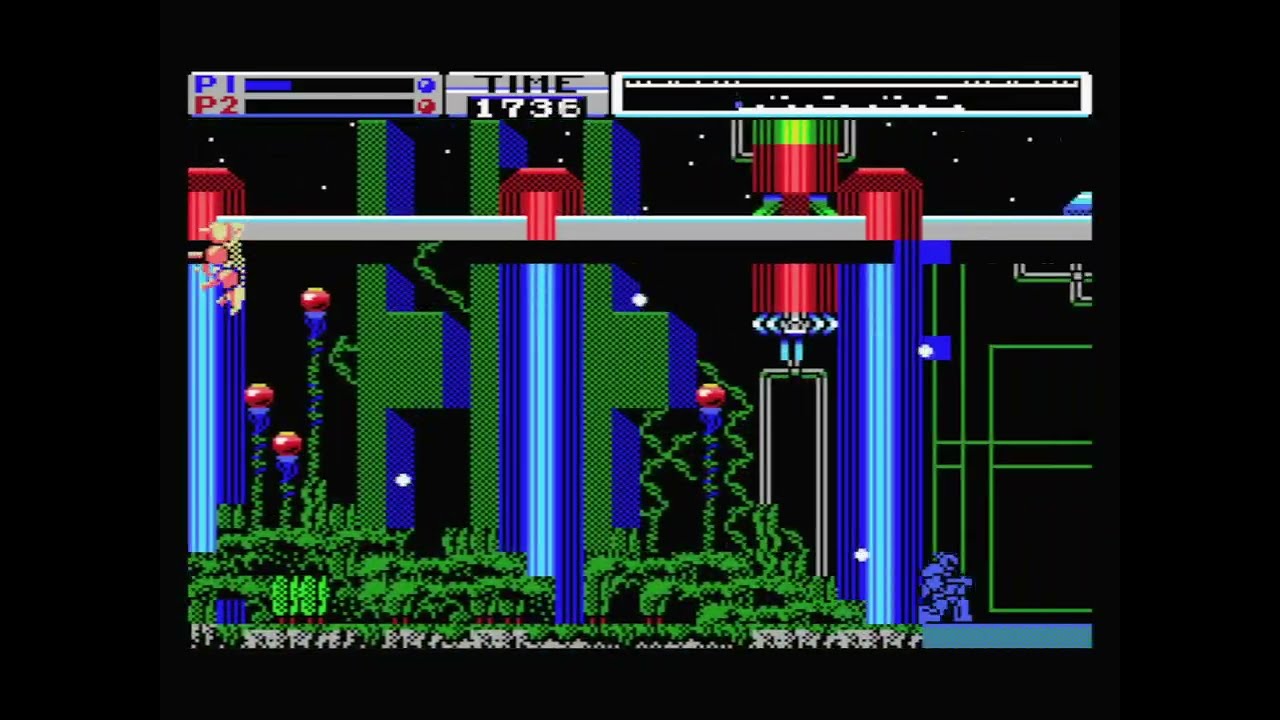This screenshot has height=720, width=1280.
Task: Toggle the red orb at the P2 bar end
Action: [x=426, y=105]
